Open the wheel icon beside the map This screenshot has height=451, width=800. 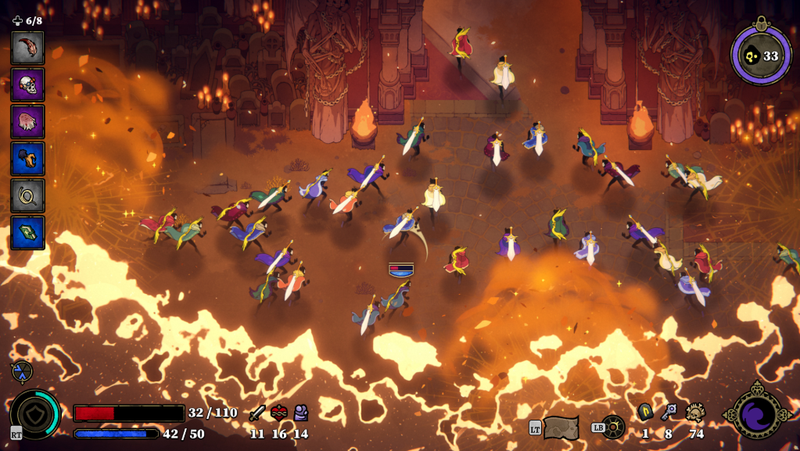(x=613, y=427)
